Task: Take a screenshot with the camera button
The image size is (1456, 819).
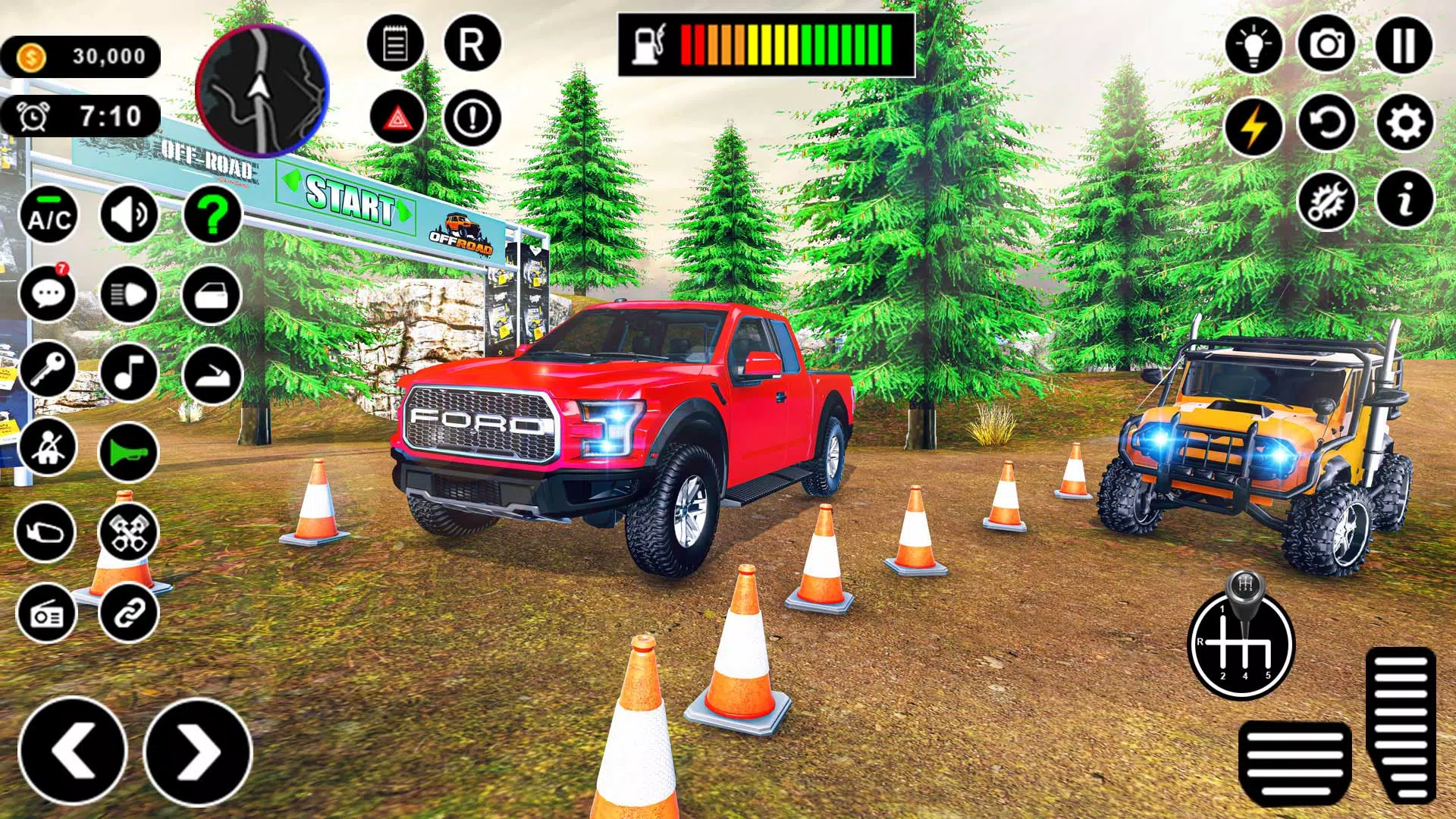Action: pyautogui.click(x=1327, y=45)
